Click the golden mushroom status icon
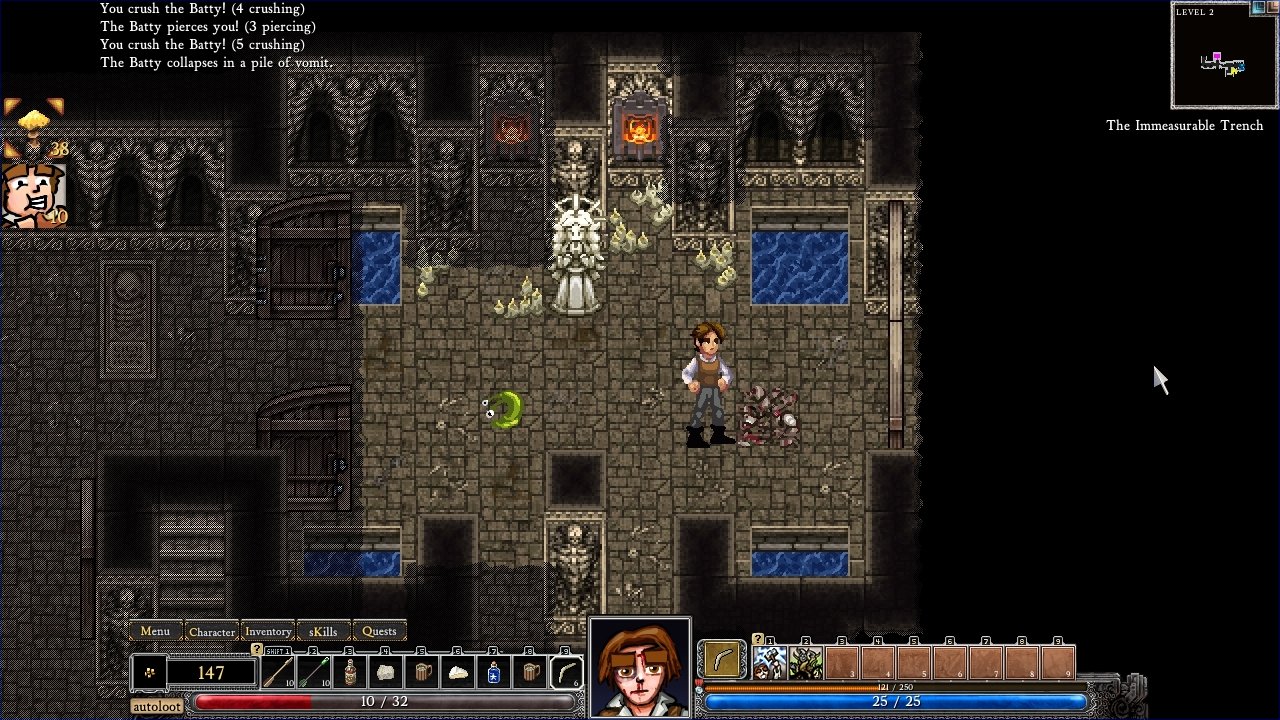 click(33, 120)
